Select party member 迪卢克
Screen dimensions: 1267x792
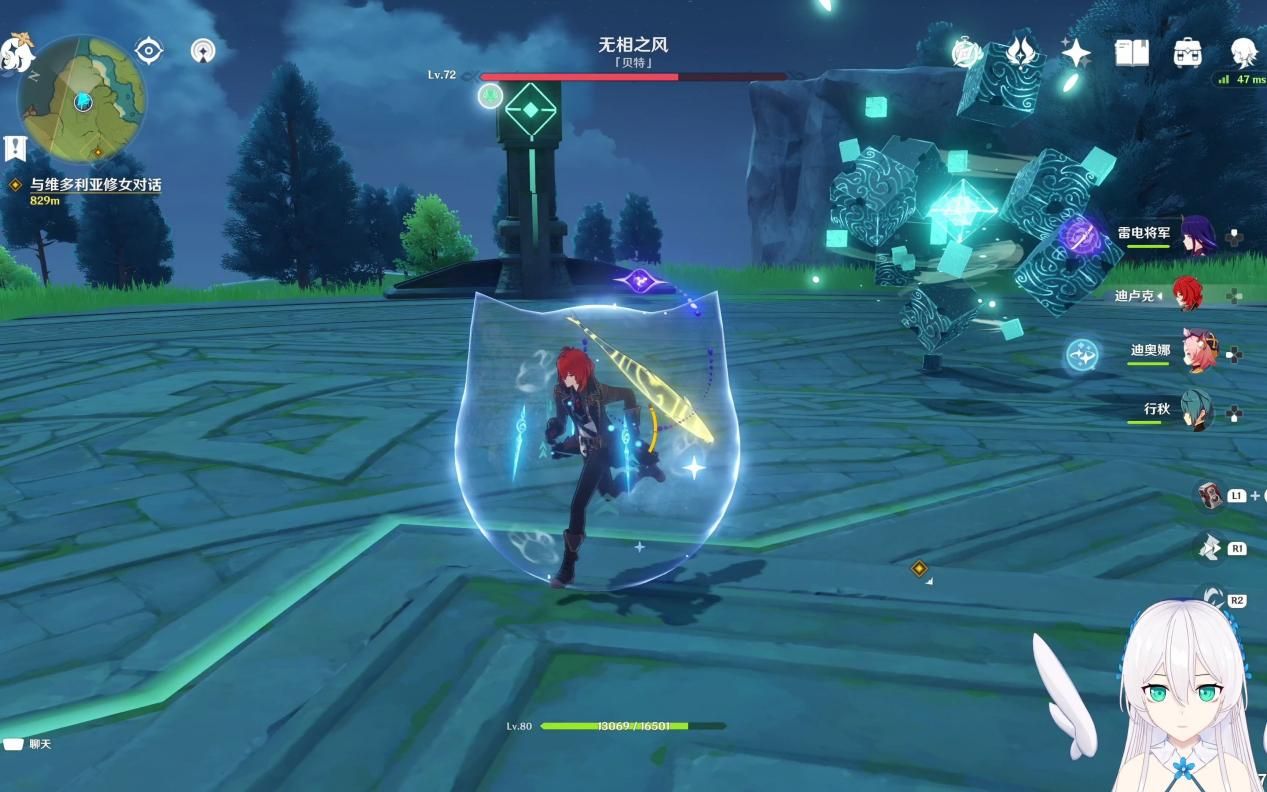click(x=1187, y=295)
